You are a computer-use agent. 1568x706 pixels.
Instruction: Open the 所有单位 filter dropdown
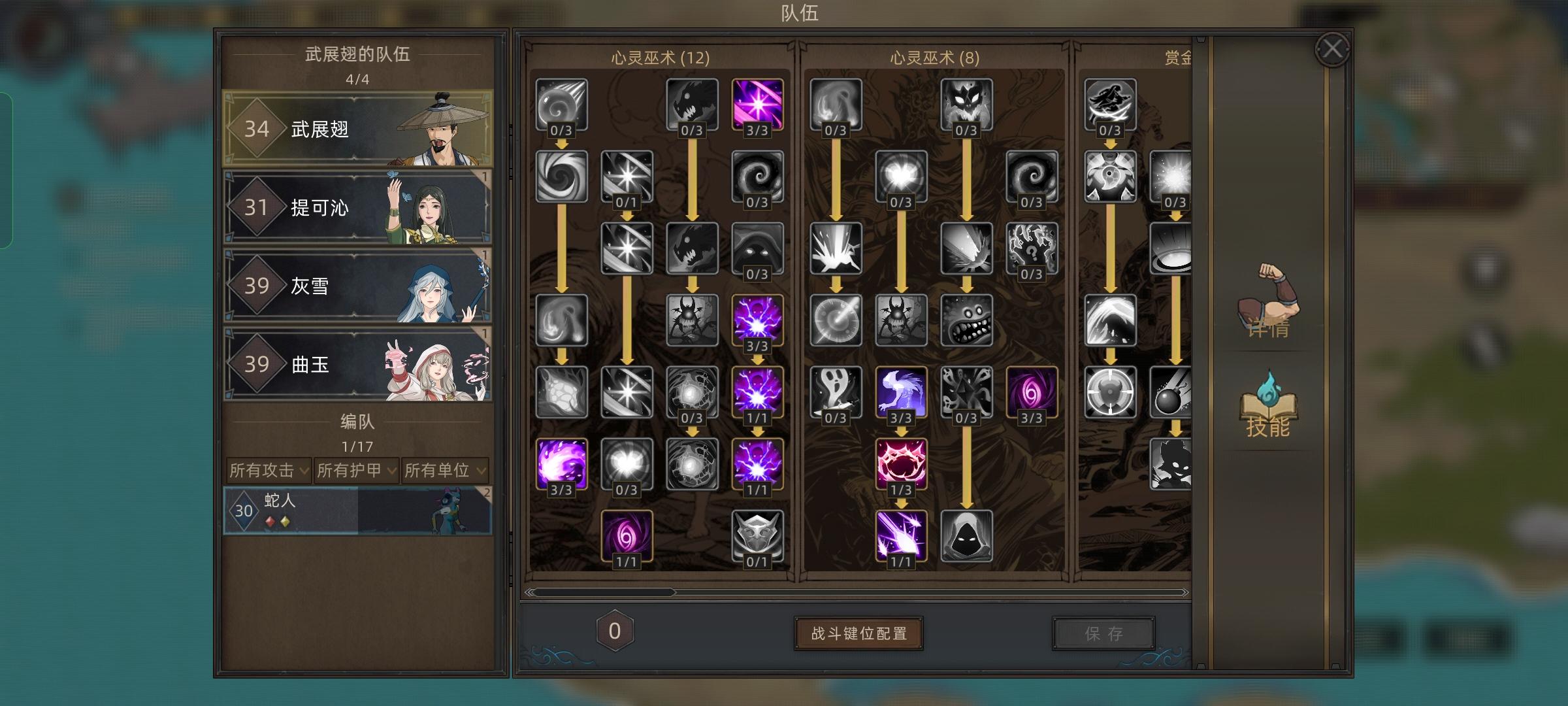click(x=442, y=470)
